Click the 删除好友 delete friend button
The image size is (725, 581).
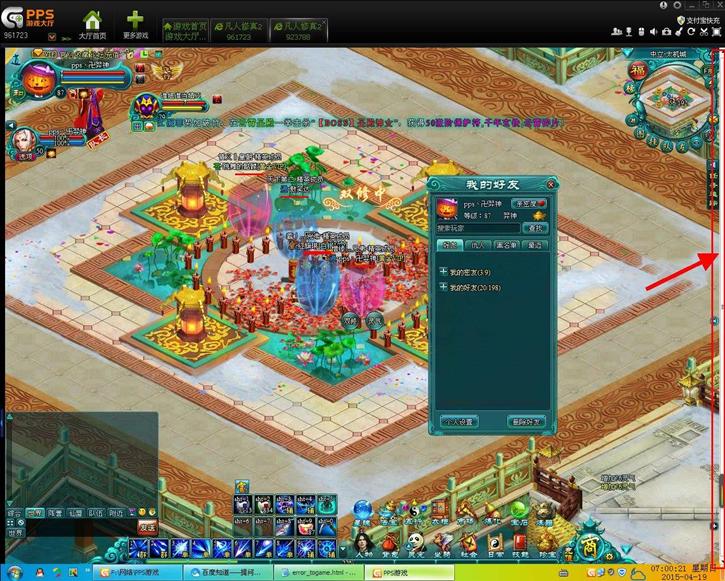[525, 422]
